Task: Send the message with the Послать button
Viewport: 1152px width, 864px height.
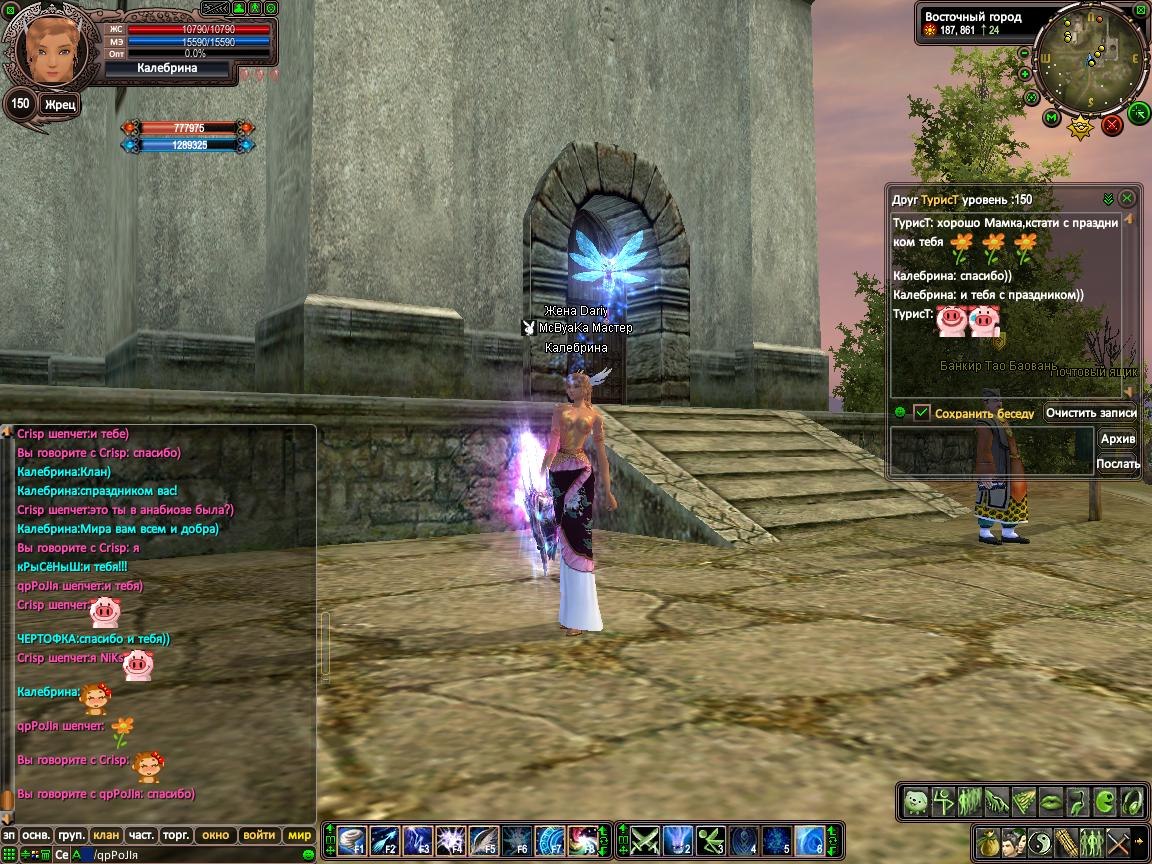Action: click(1118, 463)
